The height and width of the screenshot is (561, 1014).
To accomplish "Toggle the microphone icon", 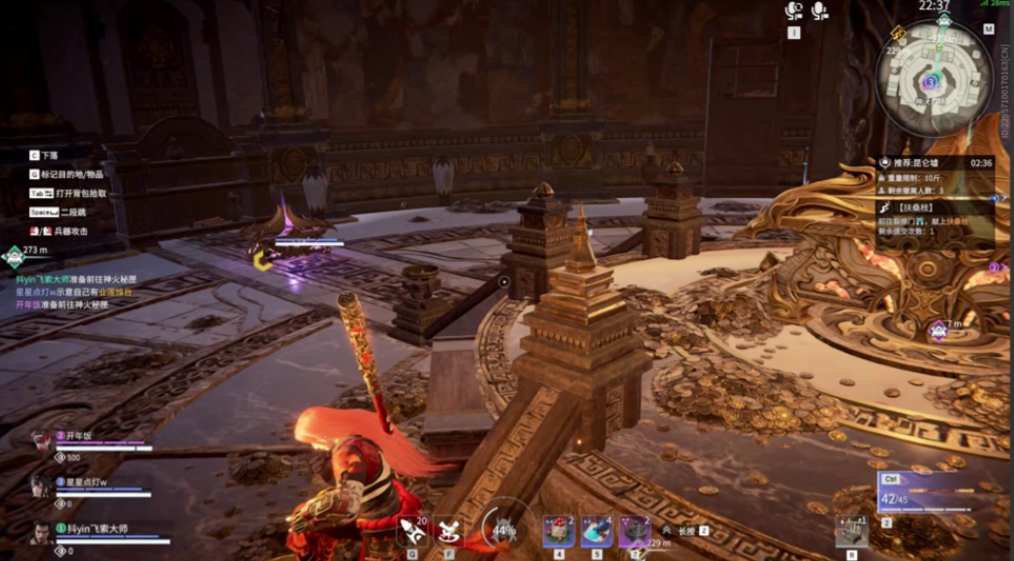I will pyautogui.click(x=820, y=11).
